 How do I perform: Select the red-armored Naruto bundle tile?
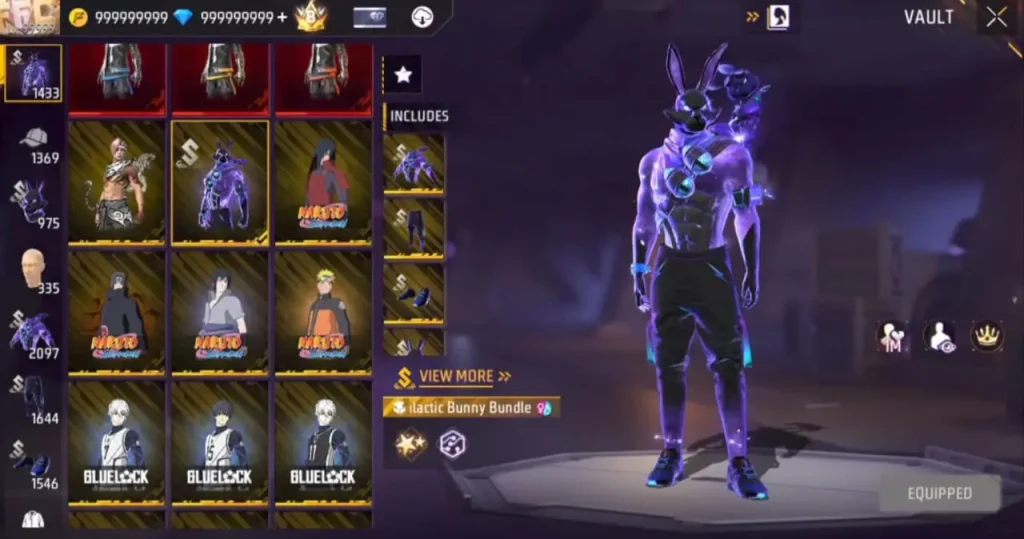[x=323, y=182]
